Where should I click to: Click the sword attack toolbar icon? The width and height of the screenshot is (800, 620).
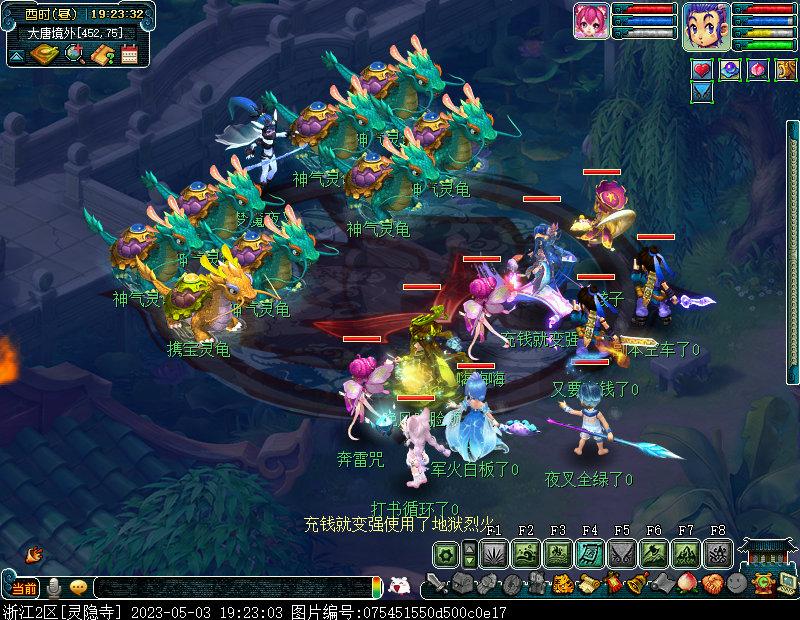435,584
